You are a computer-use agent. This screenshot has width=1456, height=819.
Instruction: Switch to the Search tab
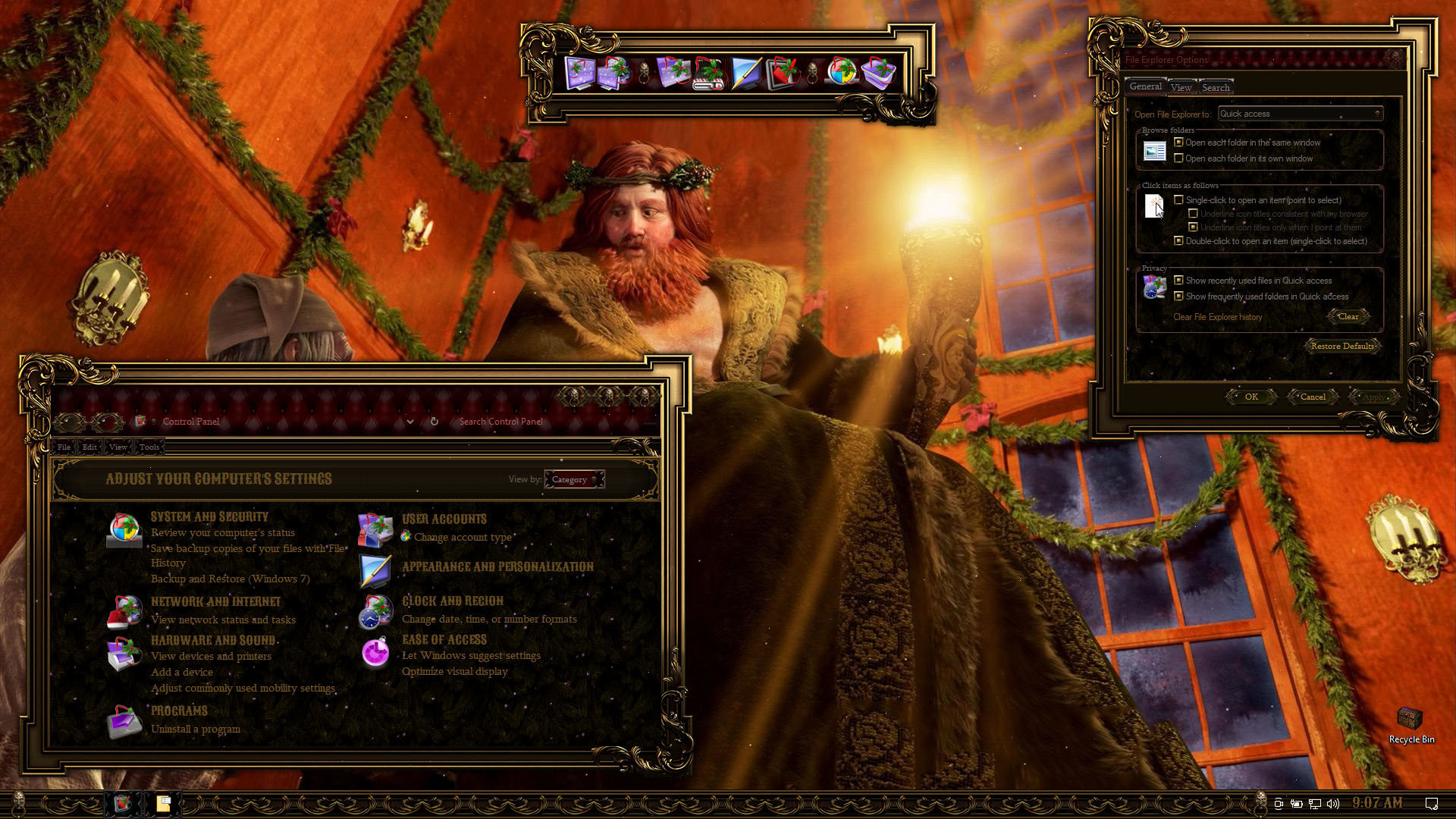[1216, 88]
